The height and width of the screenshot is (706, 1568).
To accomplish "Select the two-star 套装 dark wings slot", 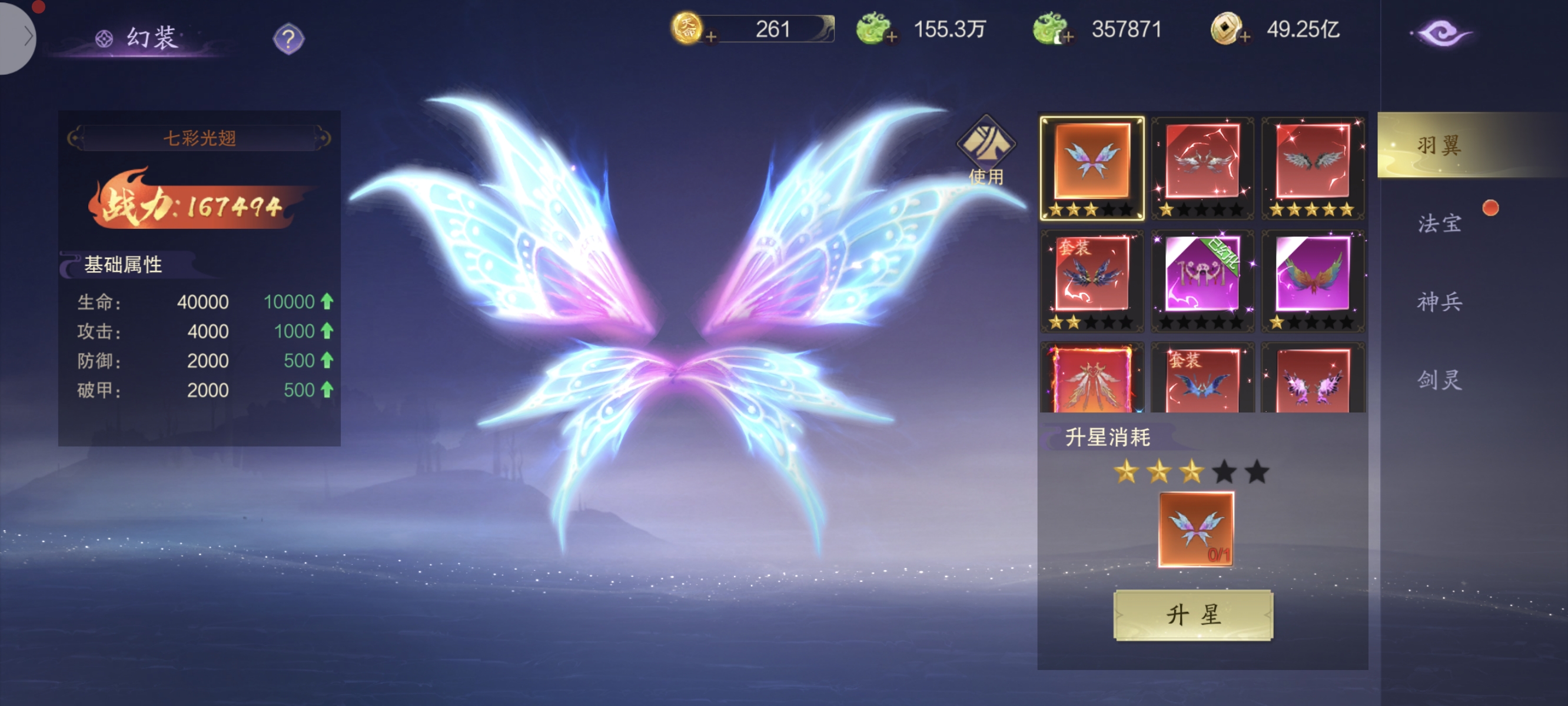I will 1092,280.
